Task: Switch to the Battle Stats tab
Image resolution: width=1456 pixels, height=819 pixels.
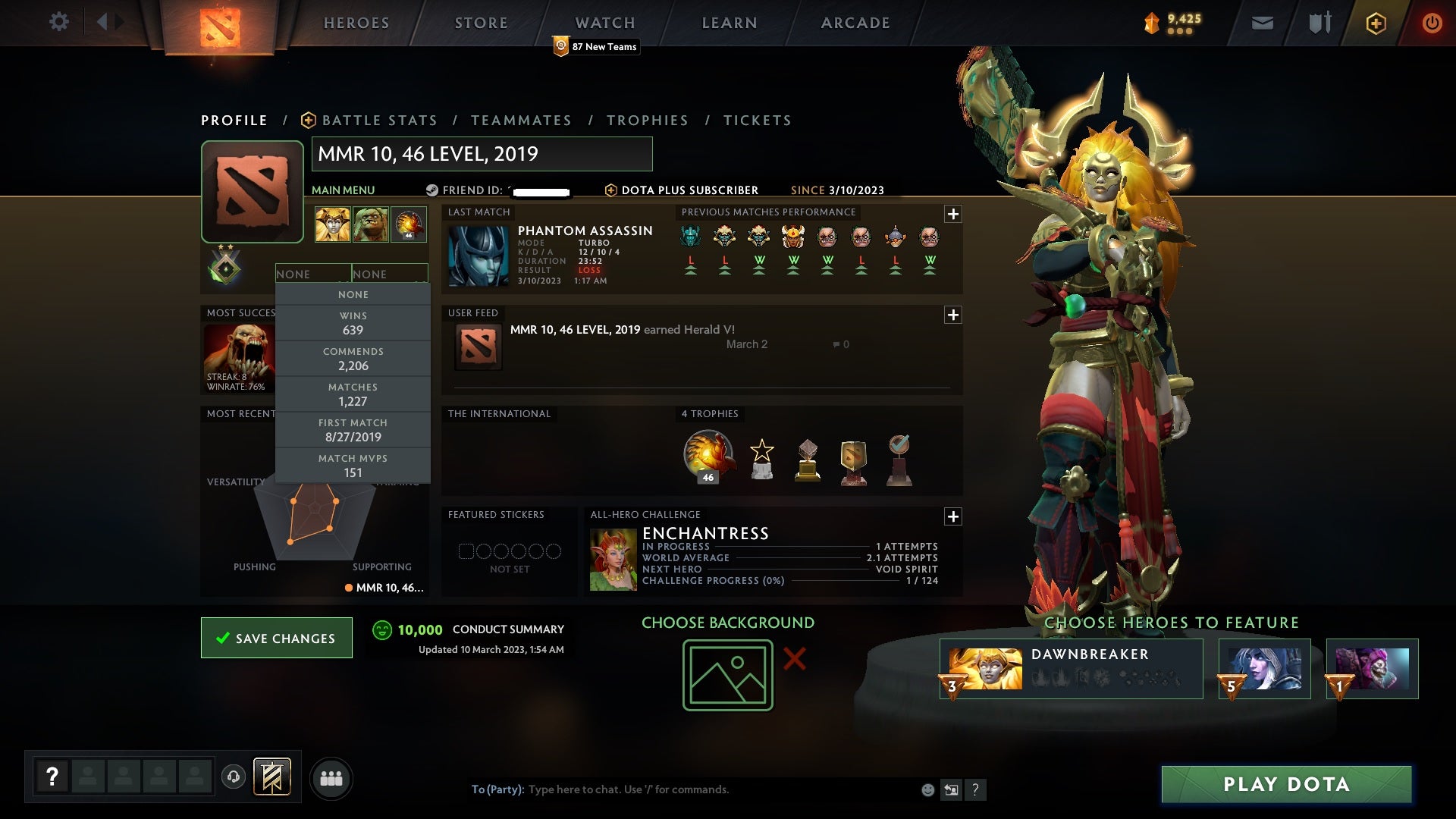Action: point(379,120)
